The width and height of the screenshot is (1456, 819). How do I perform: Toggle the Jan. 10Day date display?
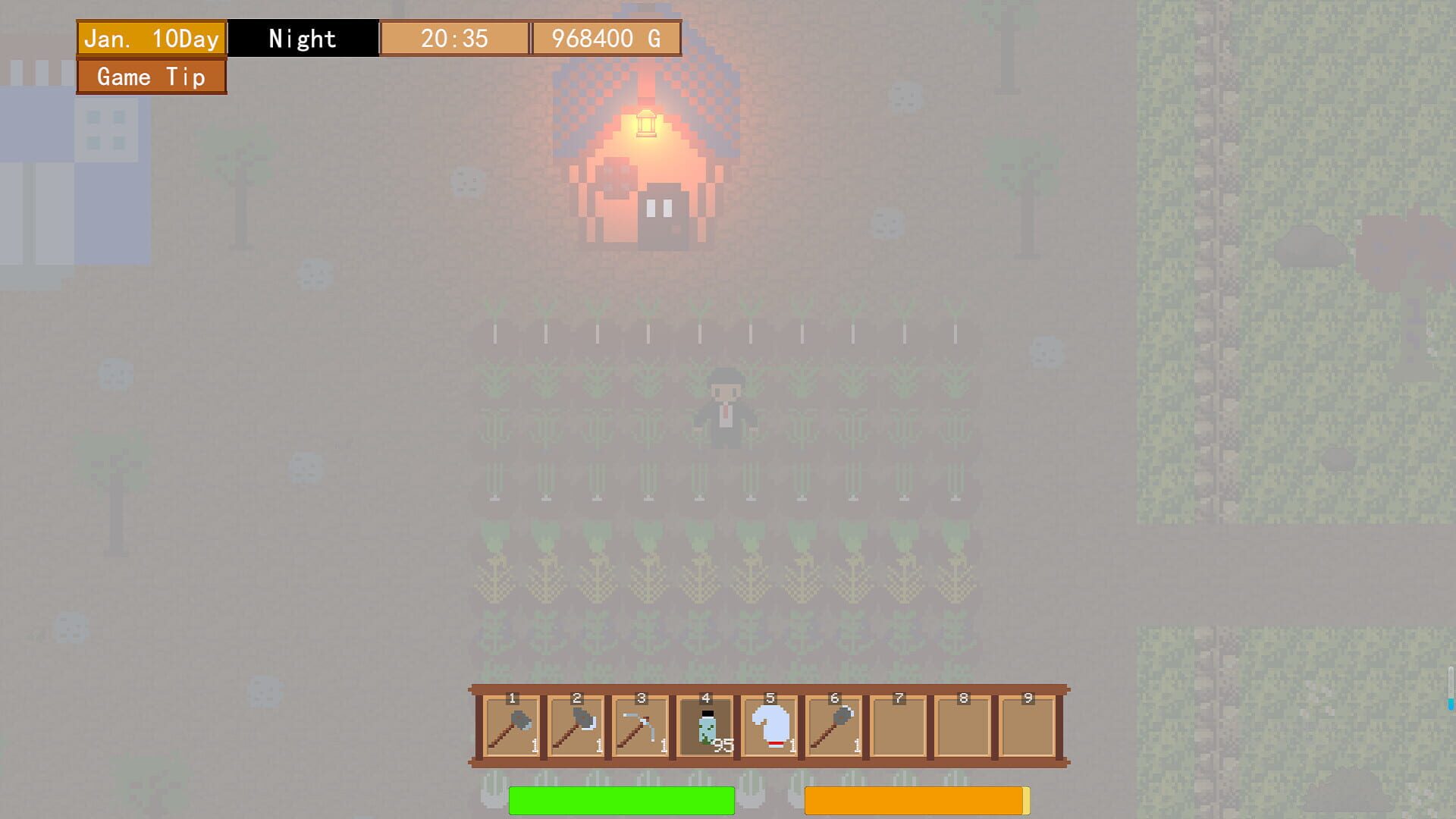tap(151, 37)
